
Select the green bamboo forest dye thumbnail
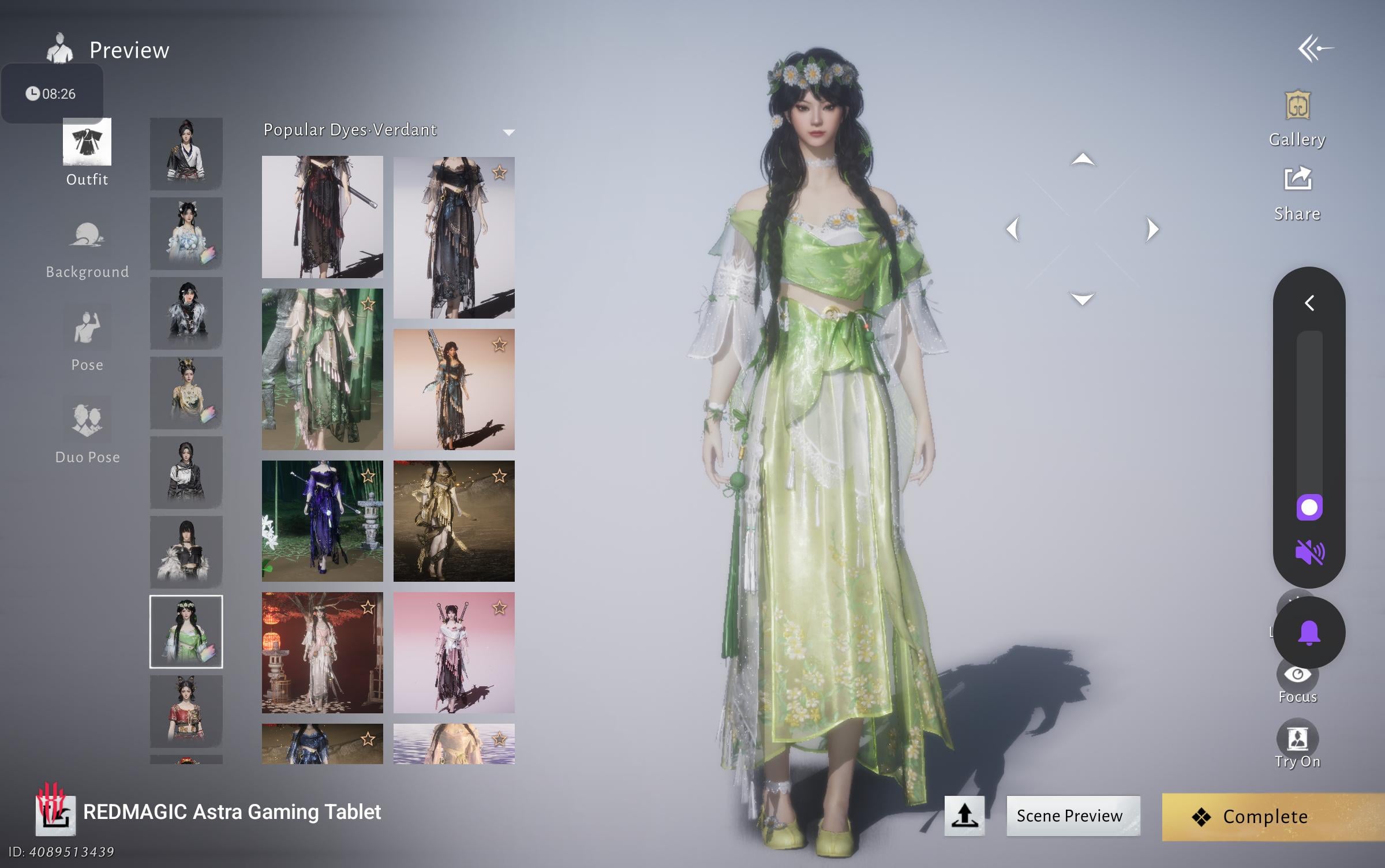[x=322, y=369]
